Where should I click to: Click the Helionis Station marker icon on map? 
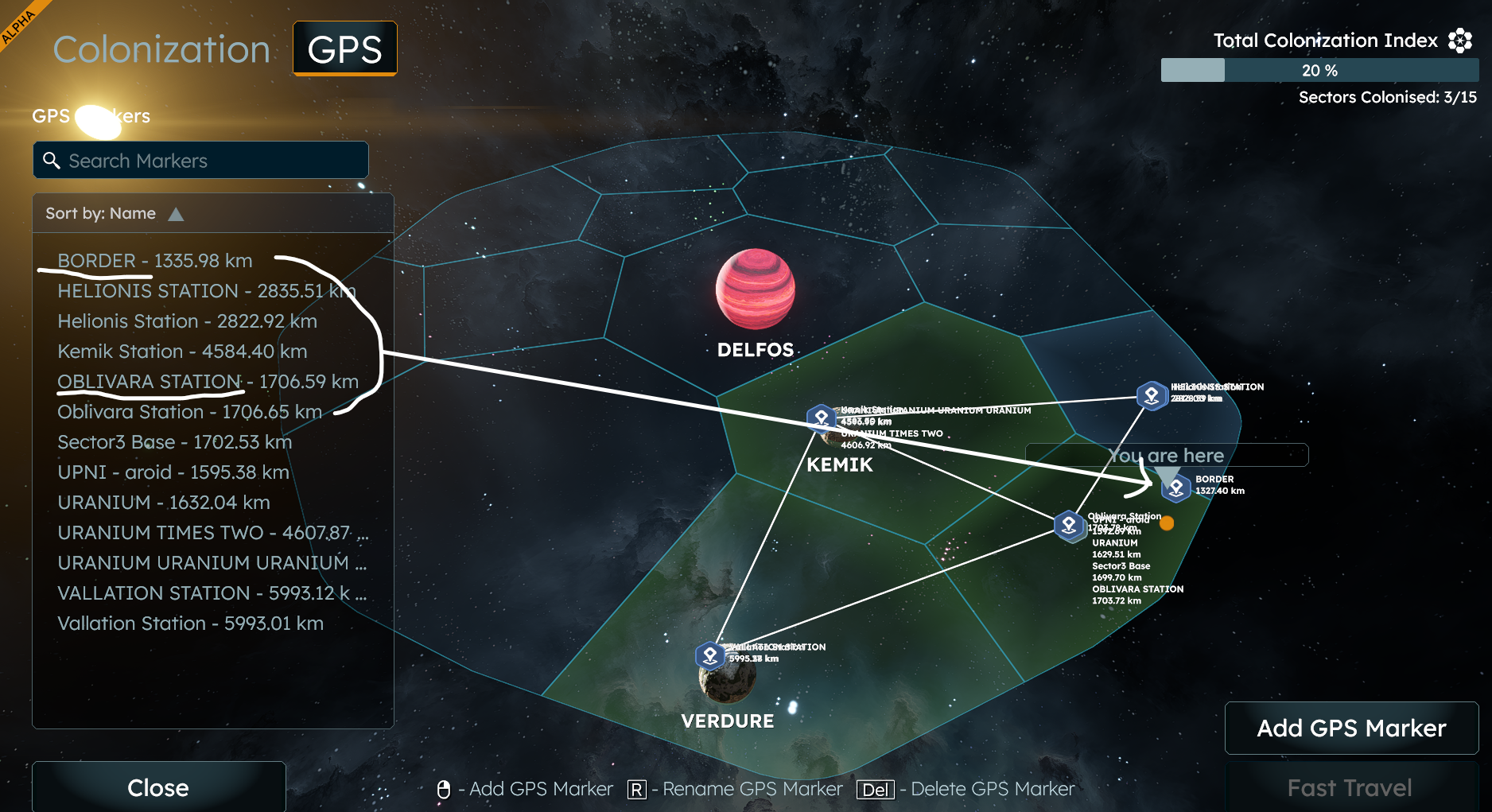[1151, 394]
